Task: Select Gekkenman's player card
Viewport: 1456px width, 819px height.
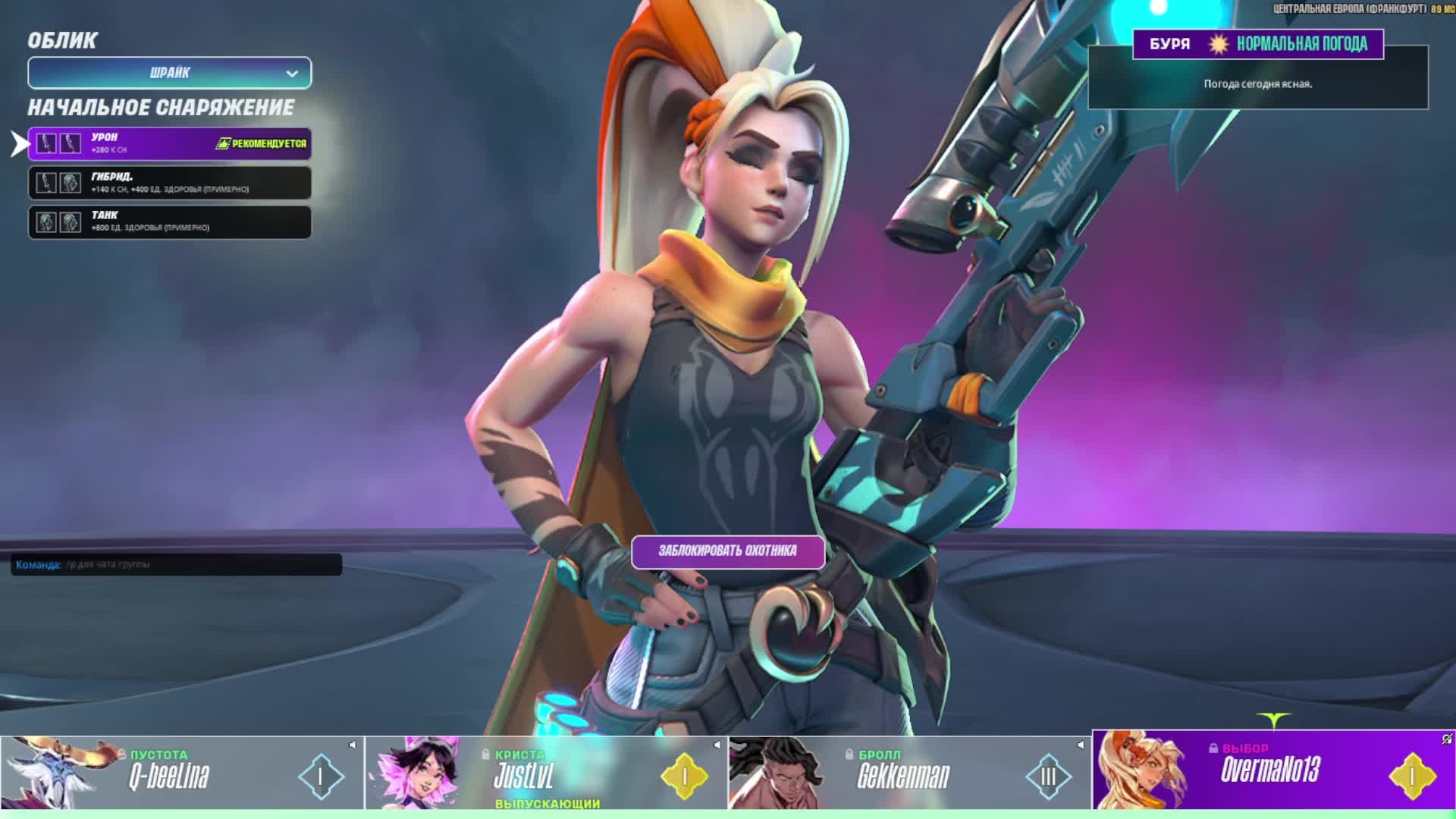Action: coord(910,775)
